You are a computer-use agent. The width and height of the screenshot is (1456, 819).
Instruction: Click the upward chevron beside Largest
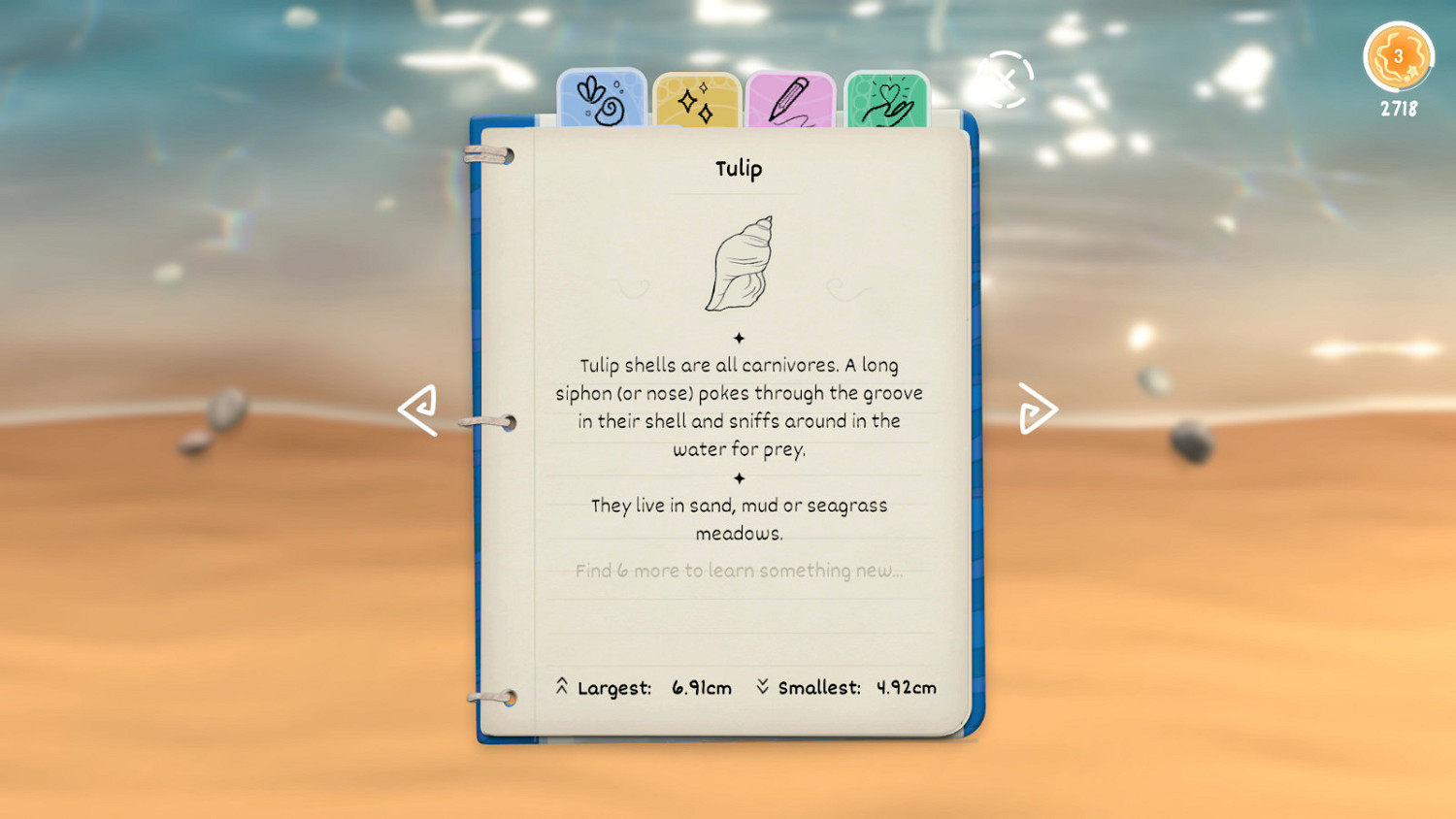561,686
